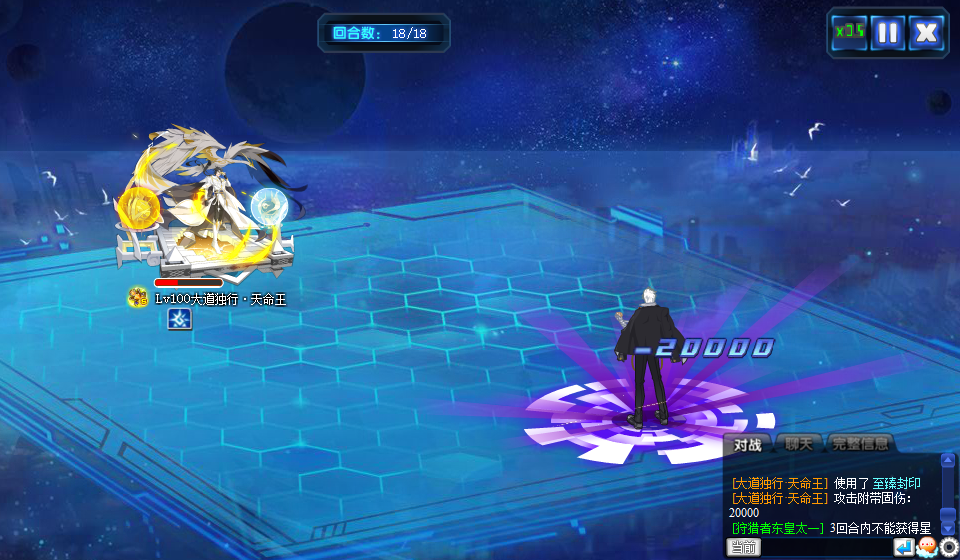
Task: Close the battle with the X button
Action: [x=926, y=32]
